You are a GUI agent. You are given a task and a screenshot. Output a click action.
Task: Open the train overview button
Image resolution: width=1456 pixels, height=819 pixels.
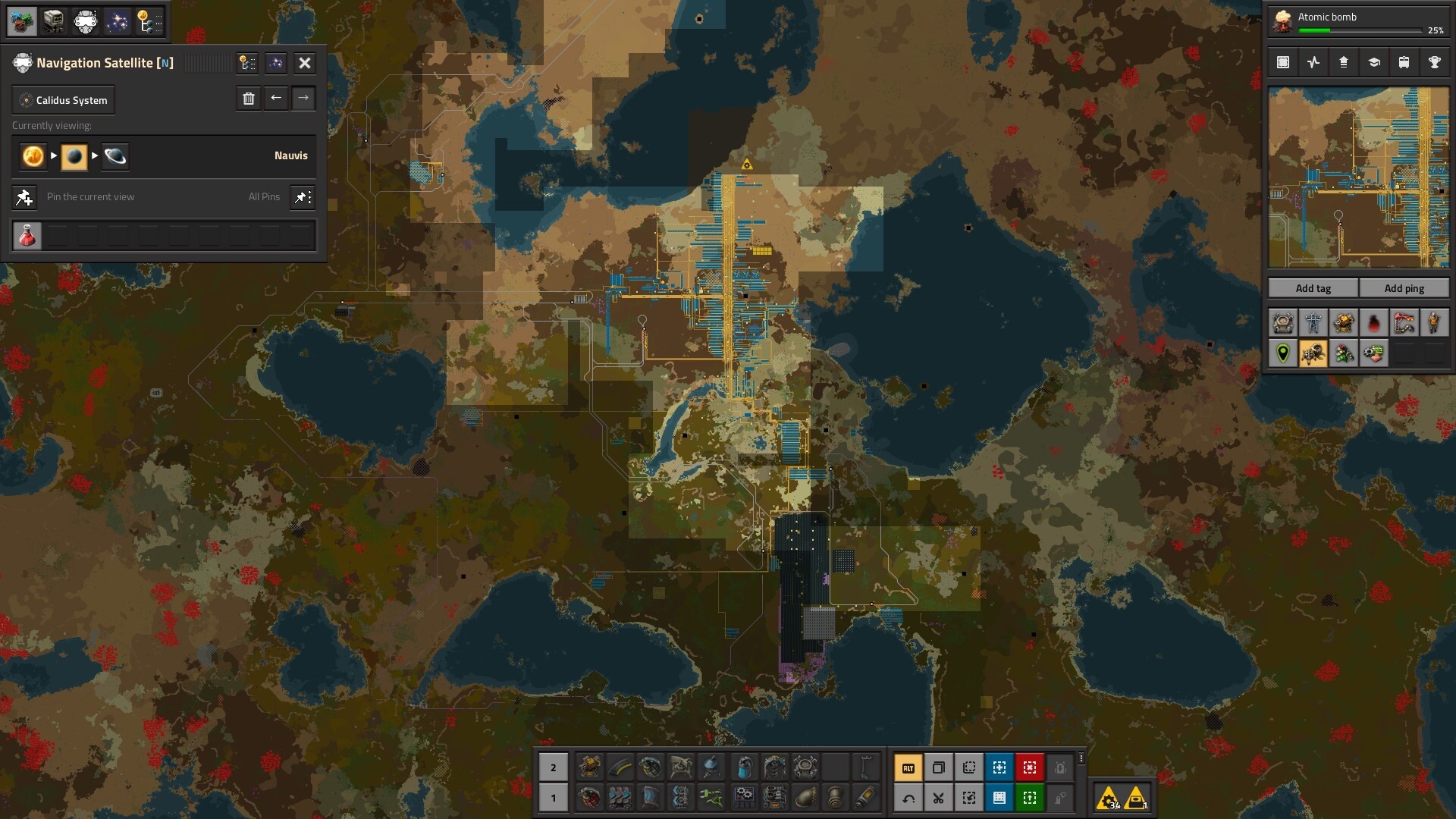(x=1404, y=63)
